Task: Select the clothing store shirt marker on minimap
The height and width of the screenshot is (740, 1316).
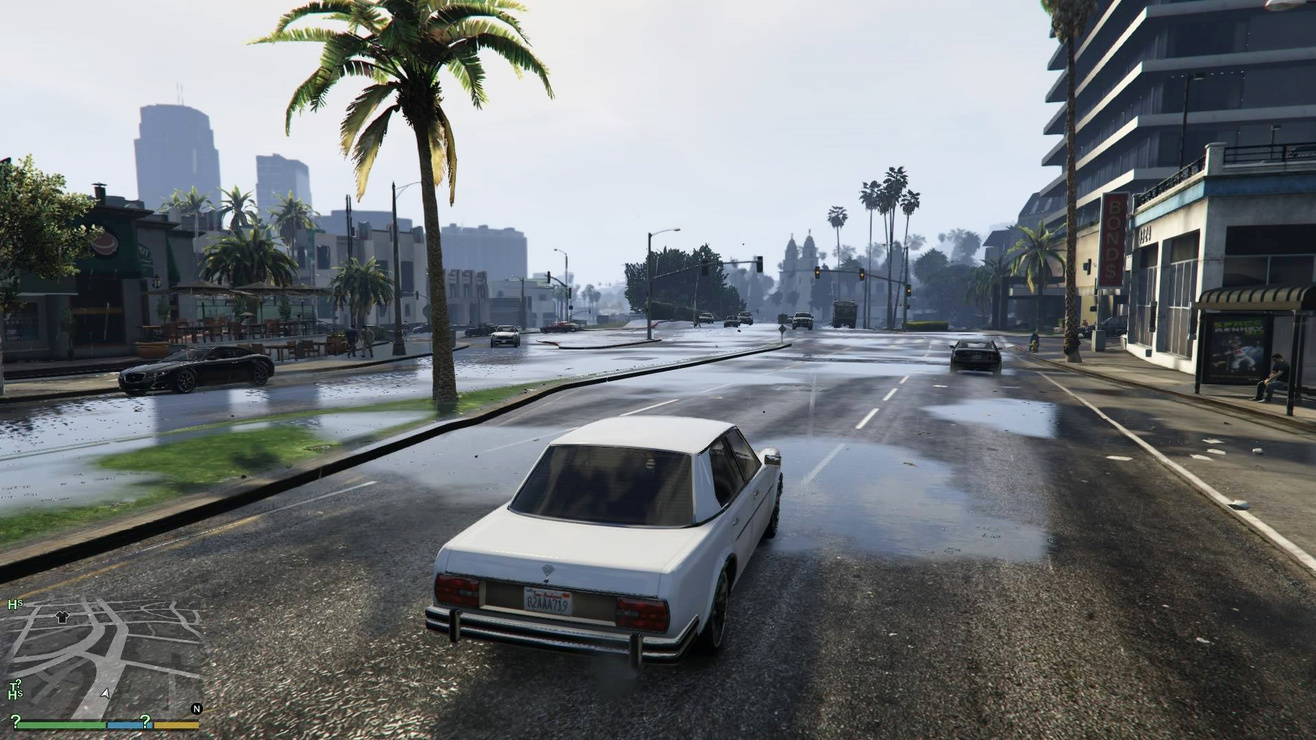Action: 62,617
